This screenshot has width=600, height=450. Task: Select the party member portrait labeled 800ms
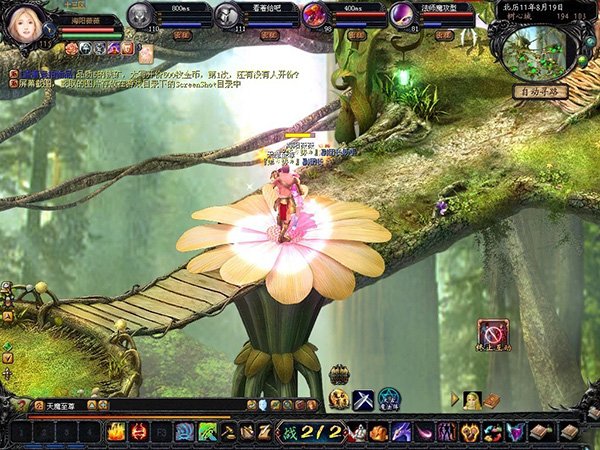[142, 15]
